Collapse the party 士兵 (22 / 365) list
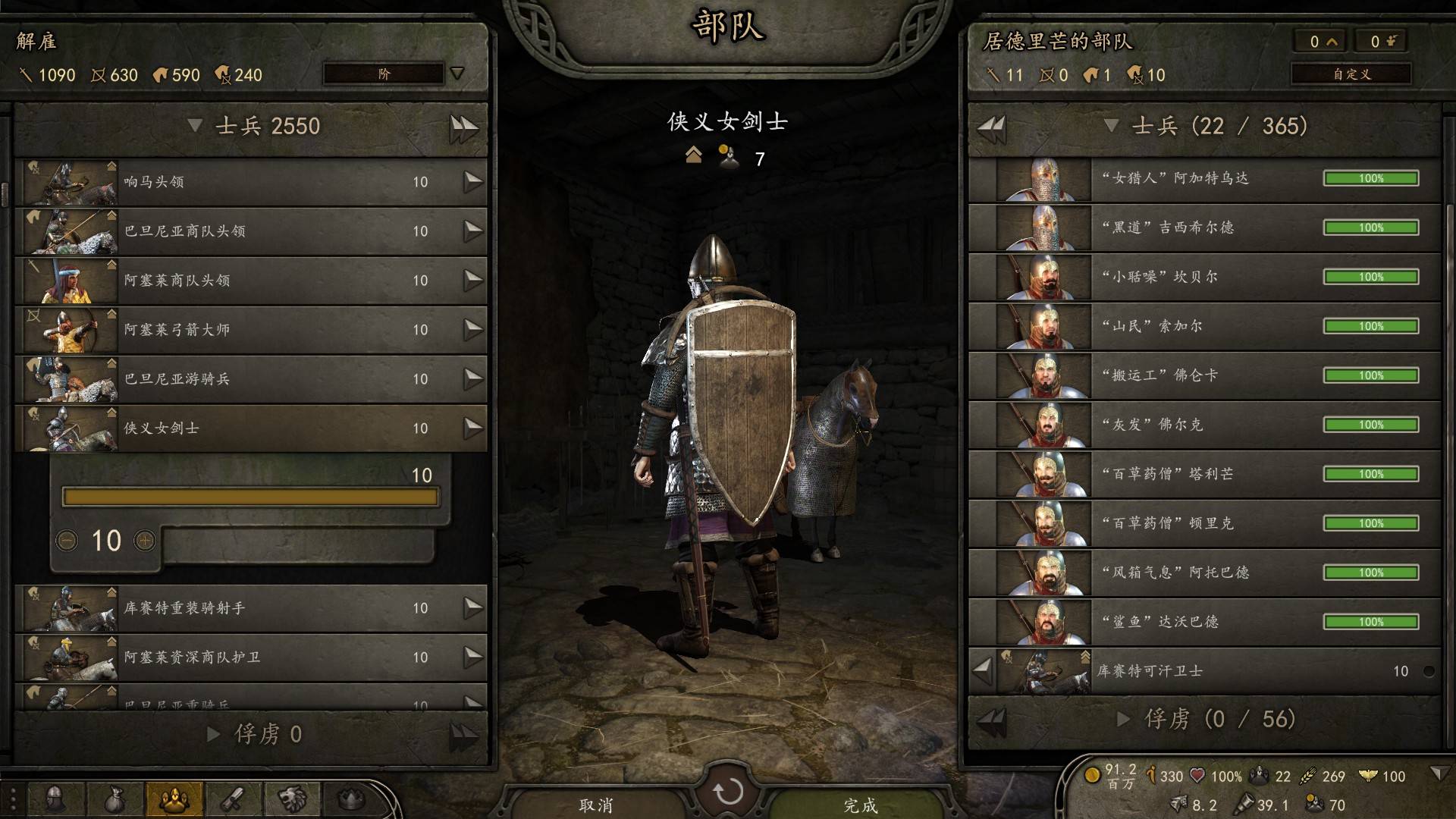 1112,126
